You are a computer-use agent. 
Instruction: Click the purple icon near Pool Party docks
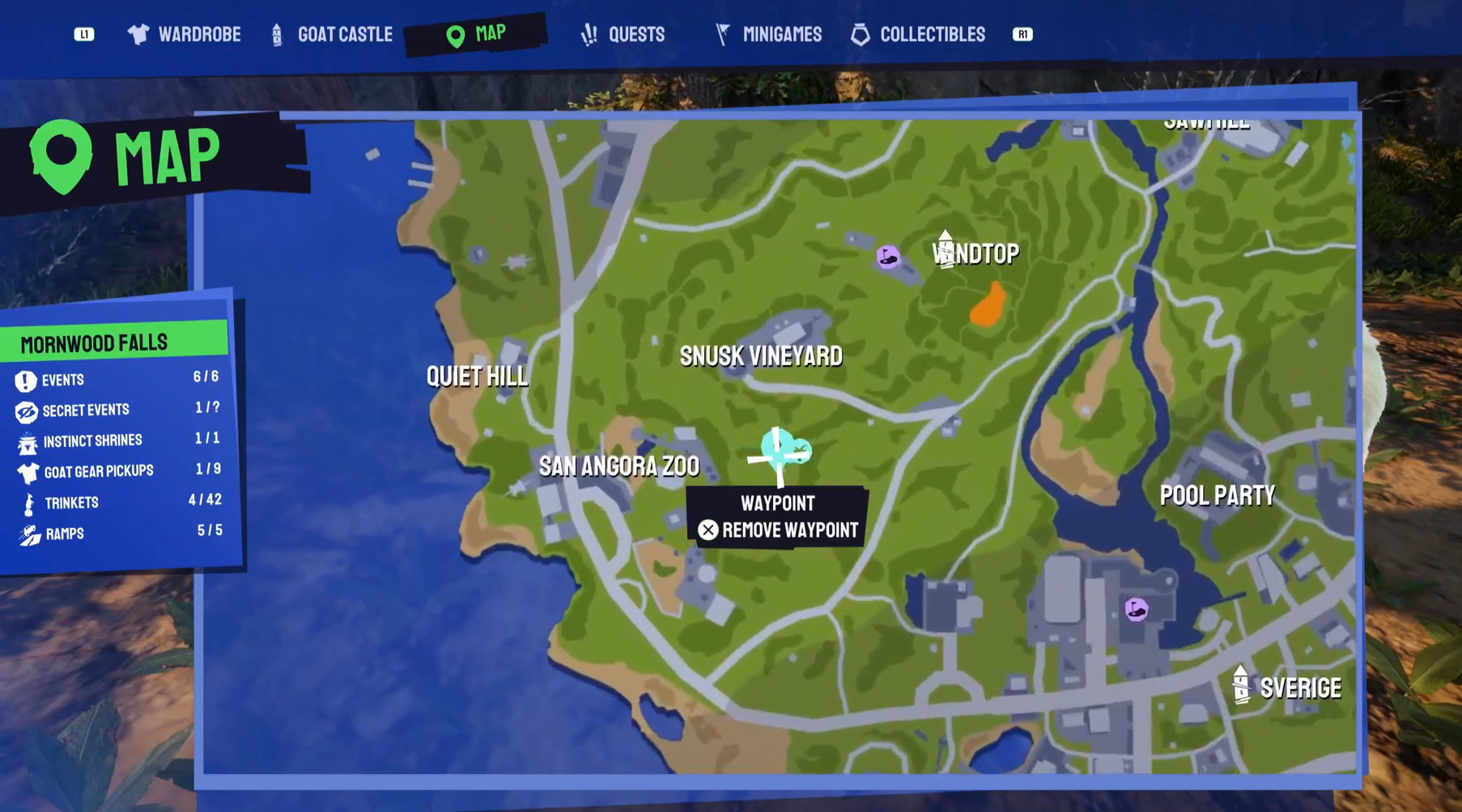[x=1137, y=609]
